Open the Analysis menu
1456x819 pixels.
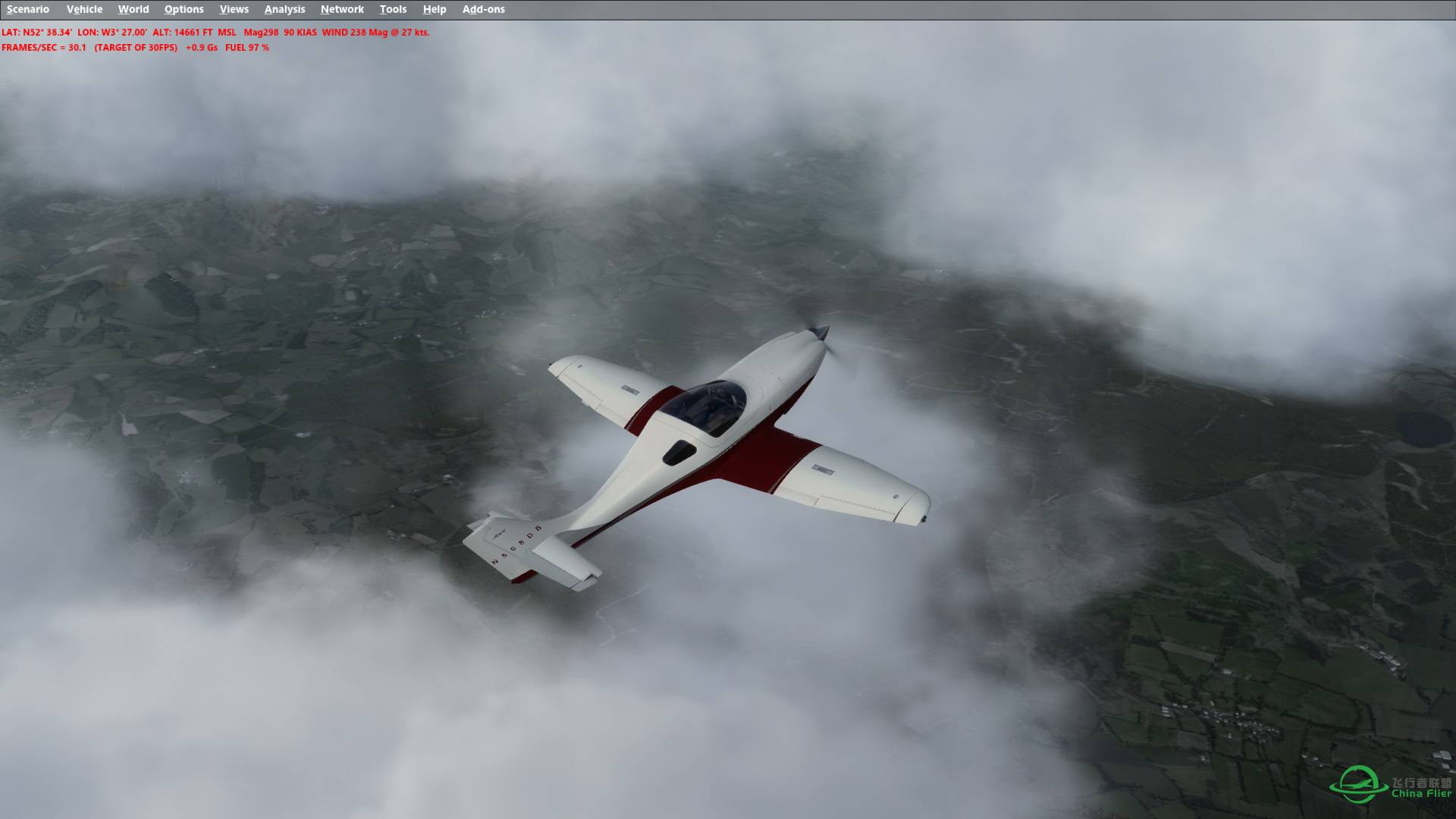pos(284,9)
